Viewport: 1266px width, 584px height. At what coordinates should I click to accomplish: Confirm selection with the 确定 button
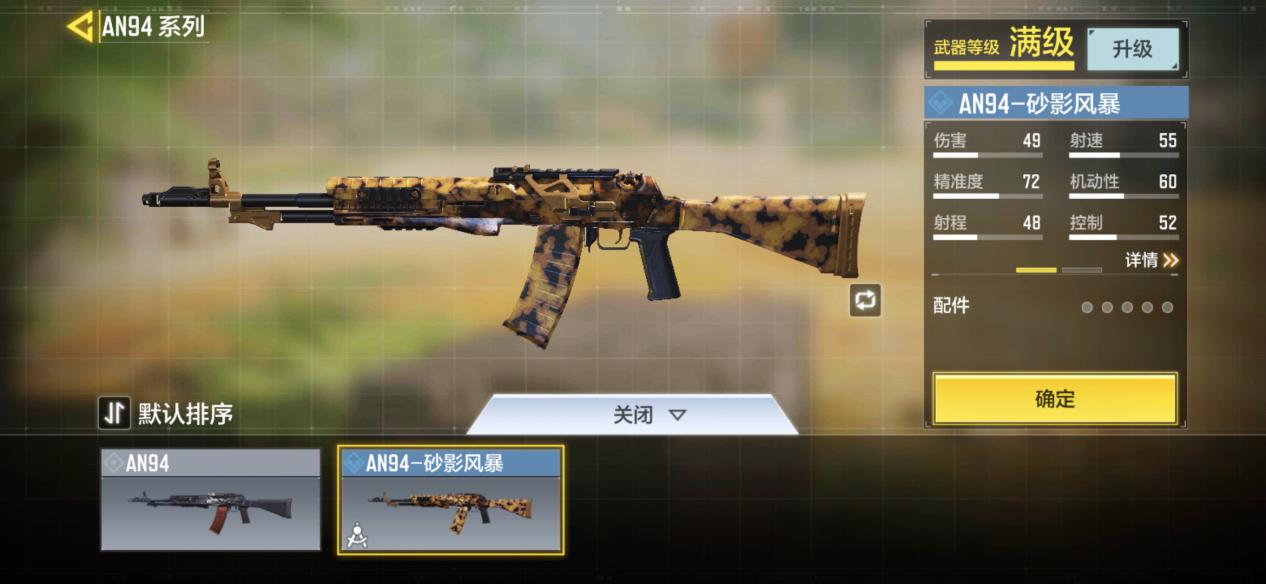(x=1054, y=399)
